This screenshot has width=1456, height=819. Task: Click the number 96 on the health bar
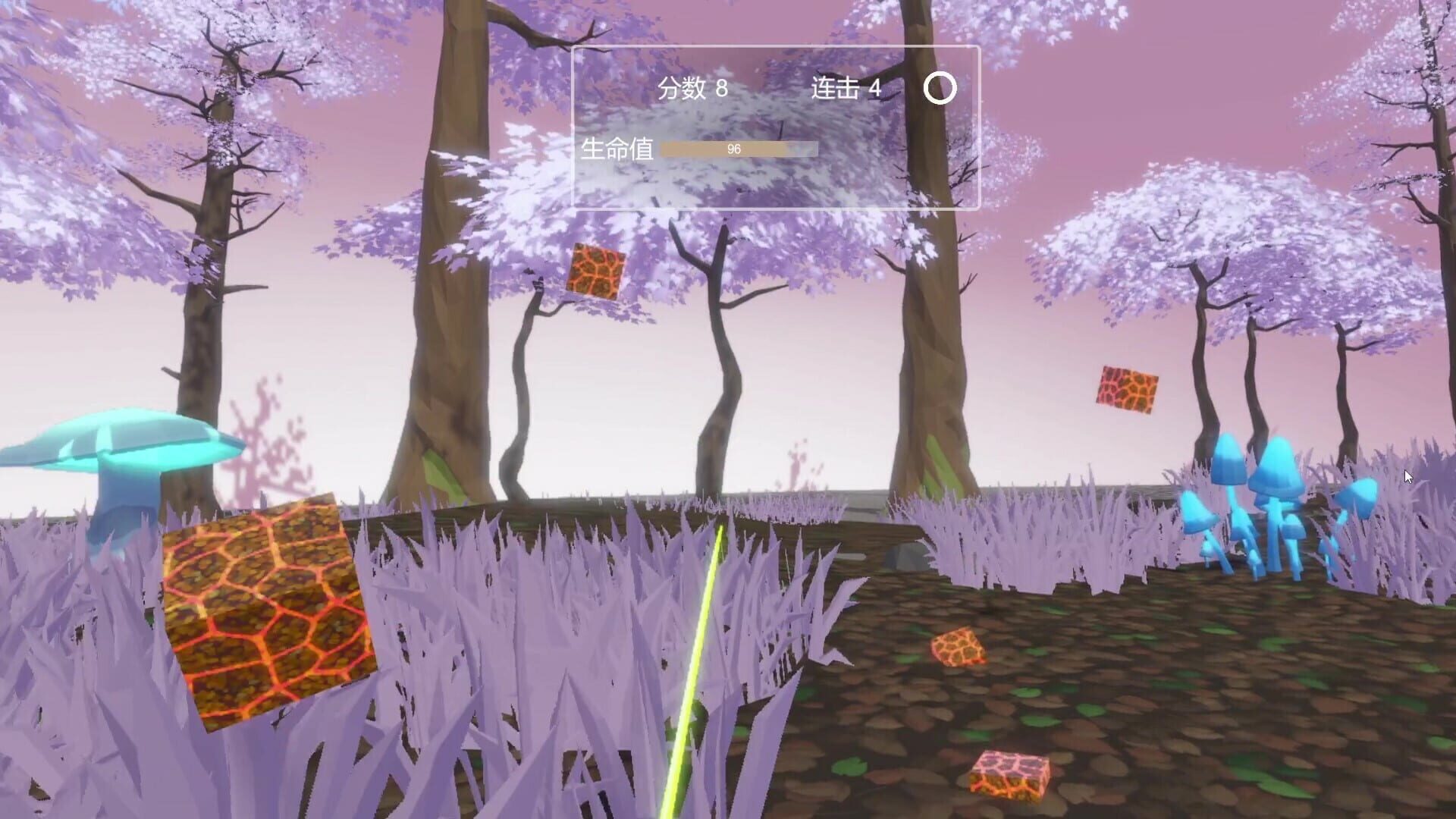pyautogui.click(x=734, y=149)
